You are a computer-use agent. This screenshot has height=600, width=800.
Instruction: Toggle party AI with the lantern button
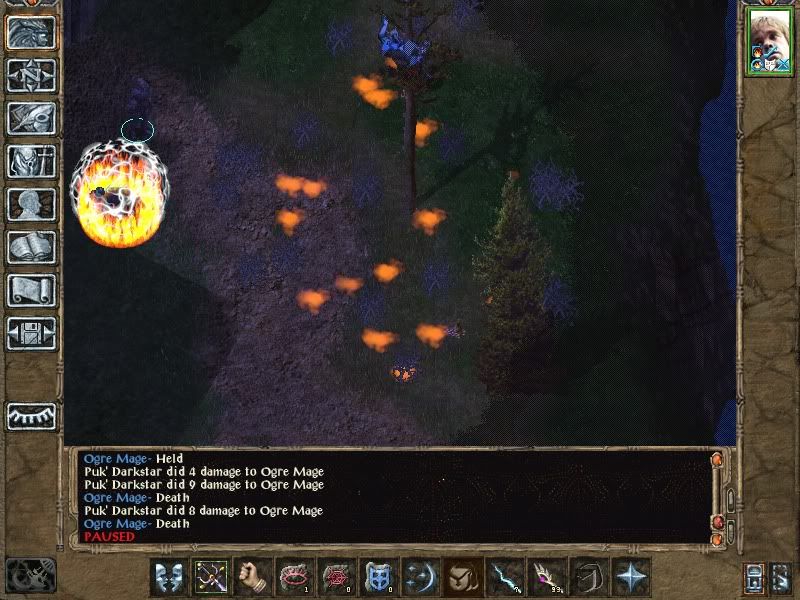(x=755, y=577)
